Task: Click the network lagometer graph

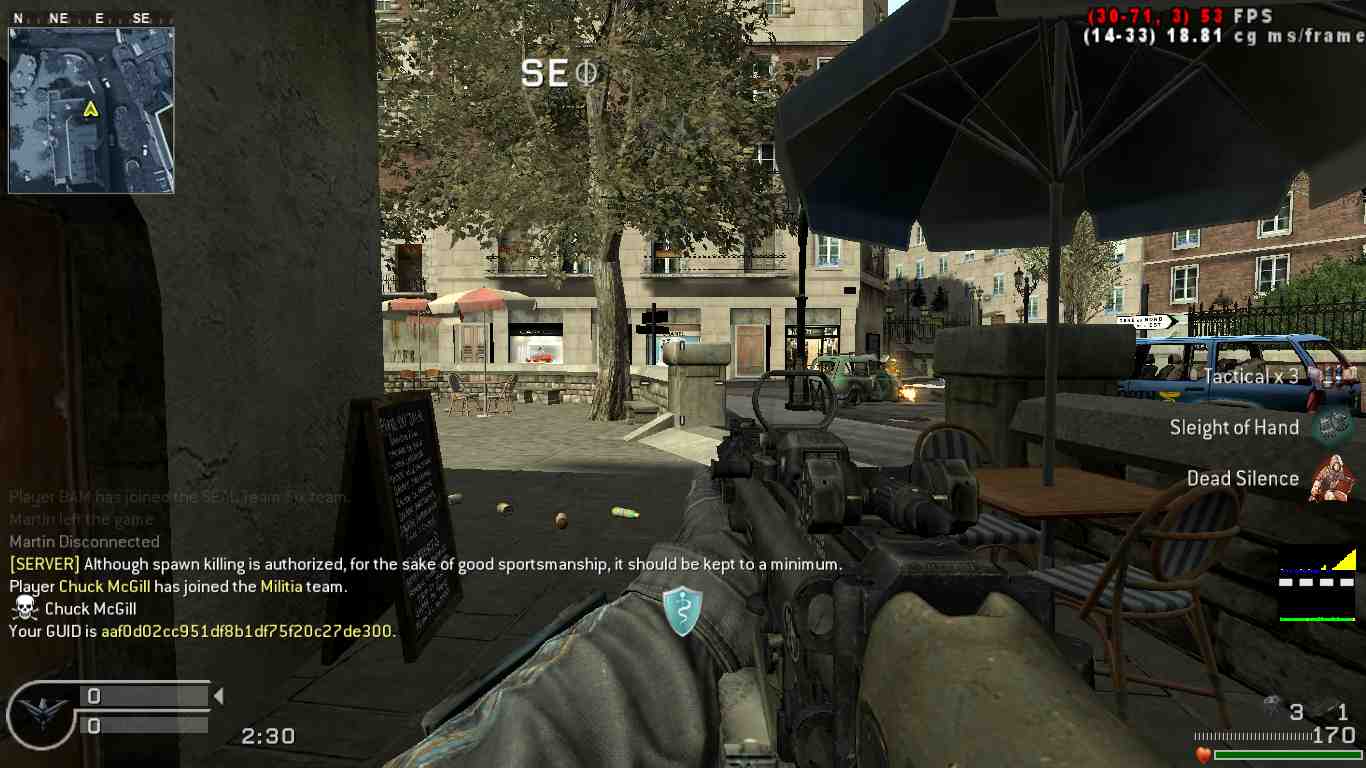Action: 1317,584
